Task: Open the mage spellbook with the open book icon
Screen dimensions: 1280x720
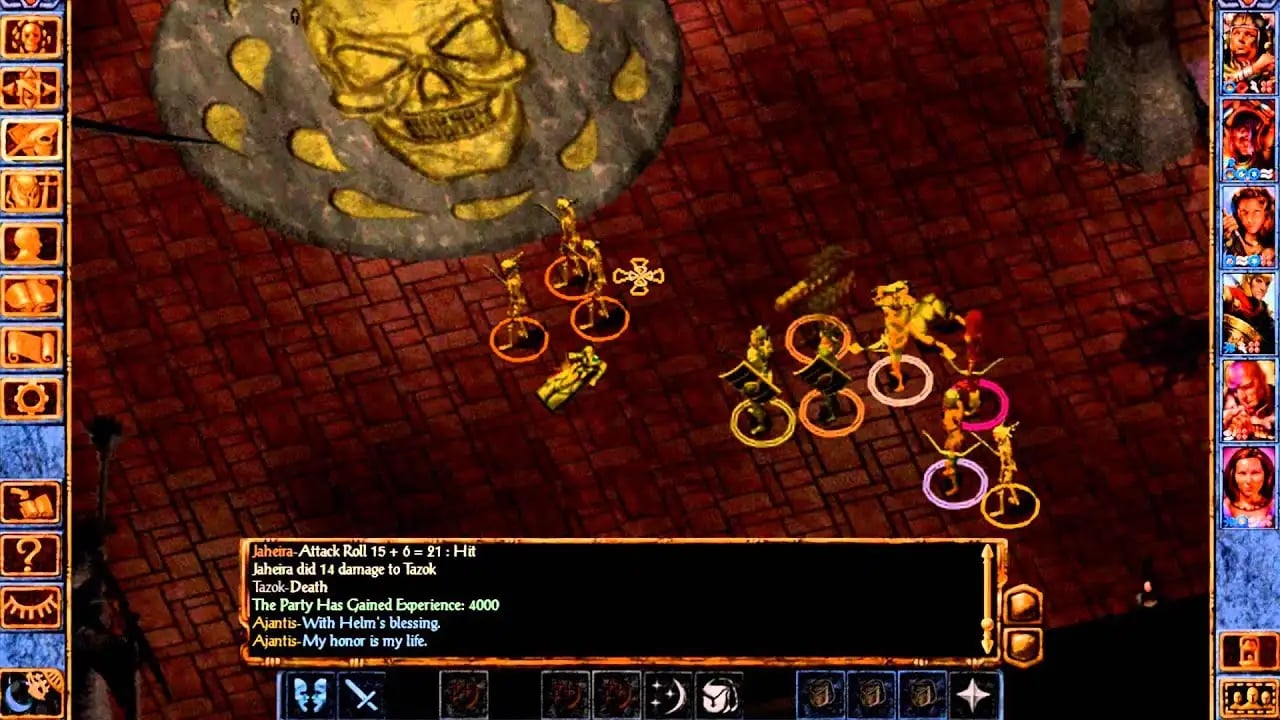Action: pyautogui.click(x=32, y=296)
